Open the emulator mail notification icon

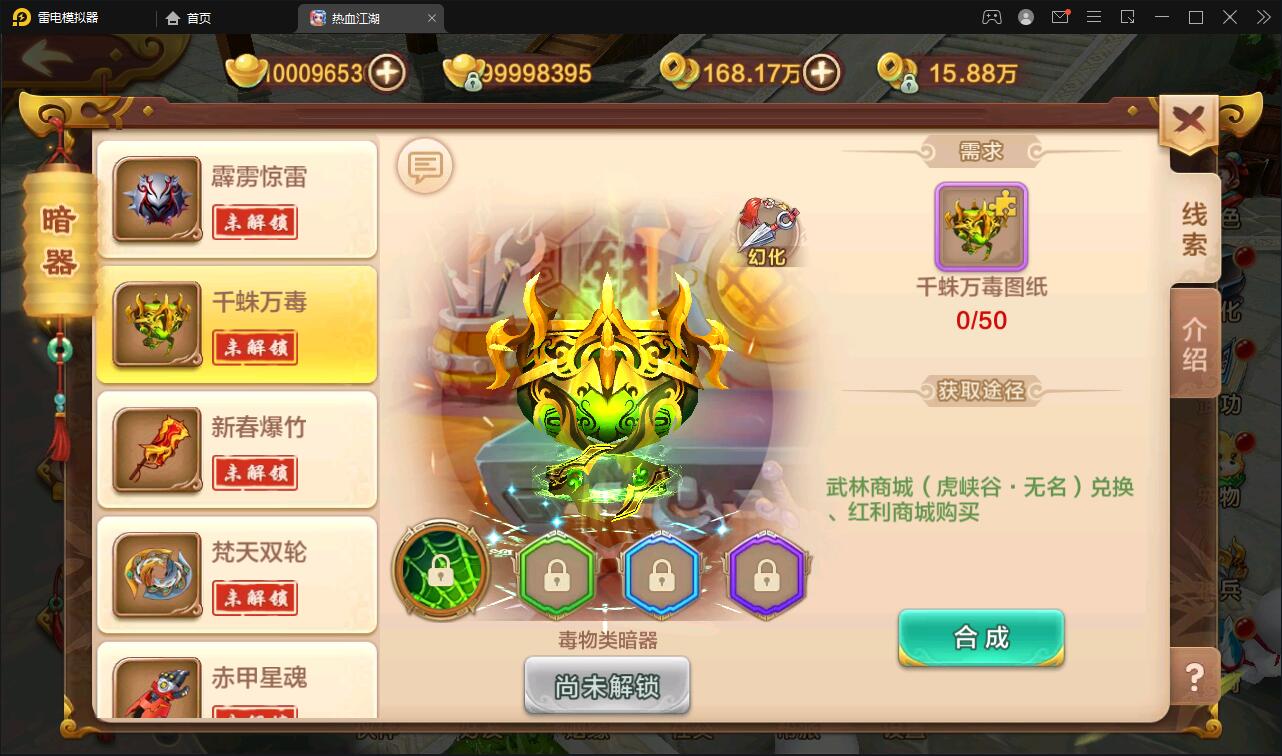click(1062, 16)
